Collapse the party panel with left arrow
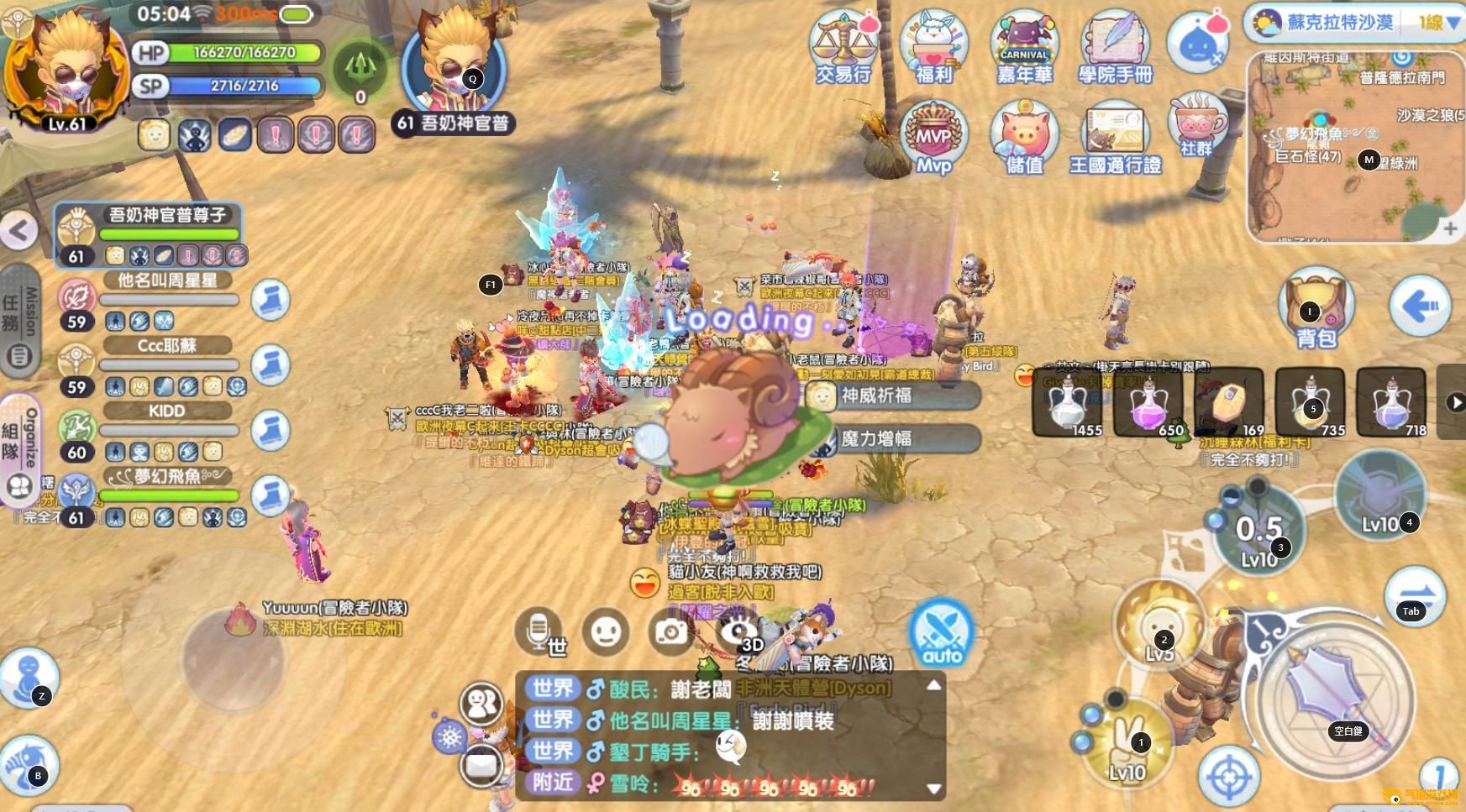Screen dimensions: 1466x812 [18, 230]
